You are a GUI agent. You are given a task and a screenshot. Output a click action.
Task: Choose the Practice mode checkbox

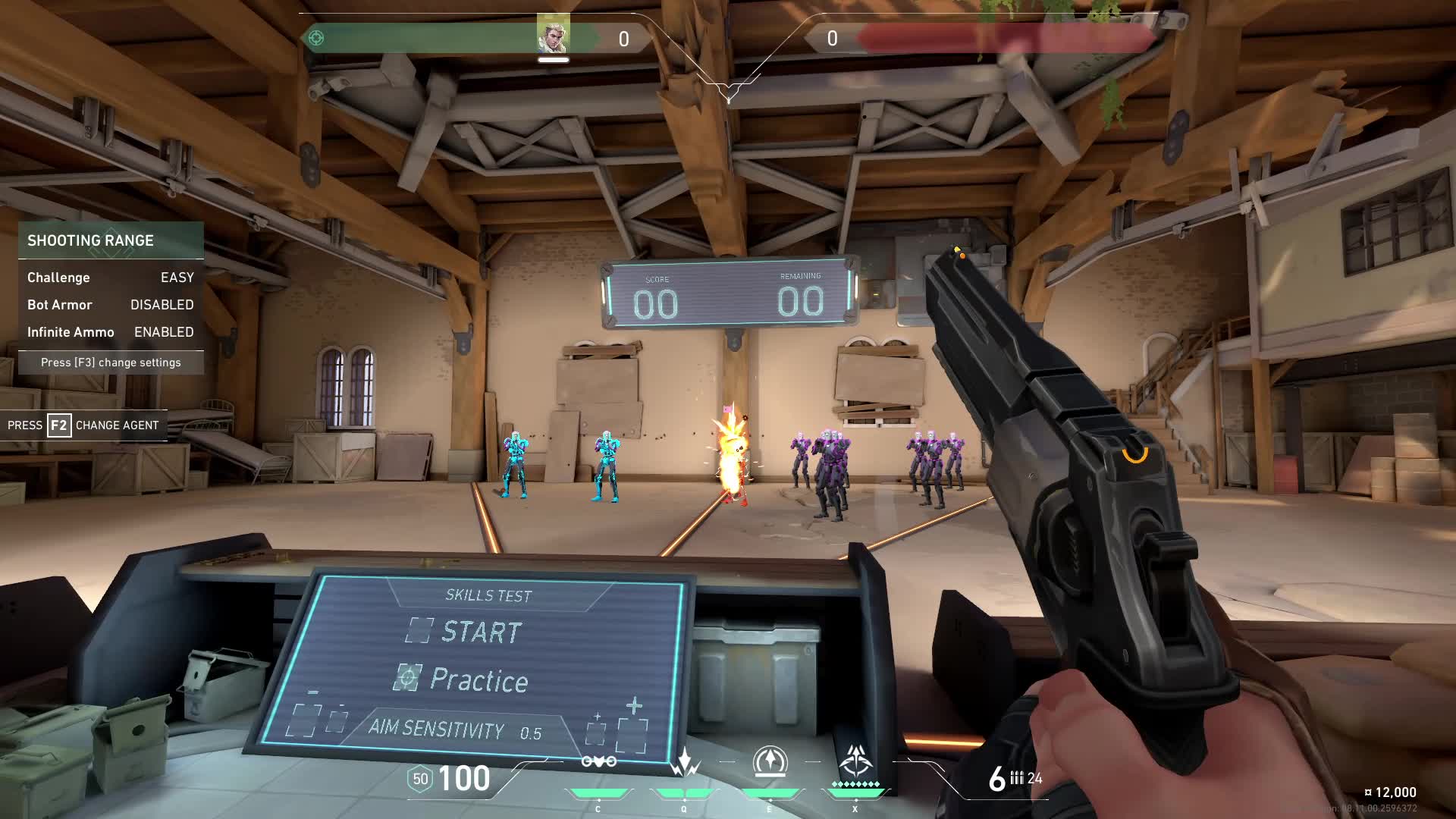(407, 677)
